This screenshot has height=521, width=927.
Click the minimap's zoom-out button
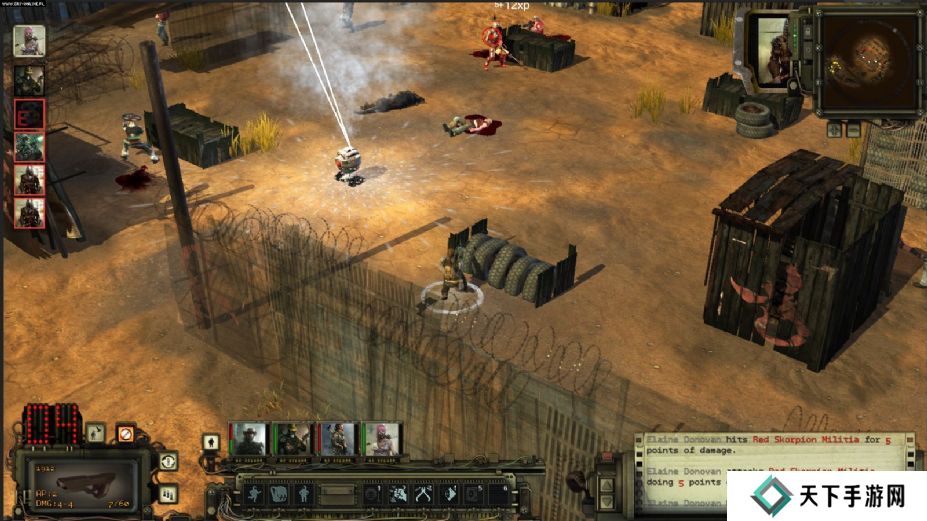pyautogui.click(x=853, y=130)
